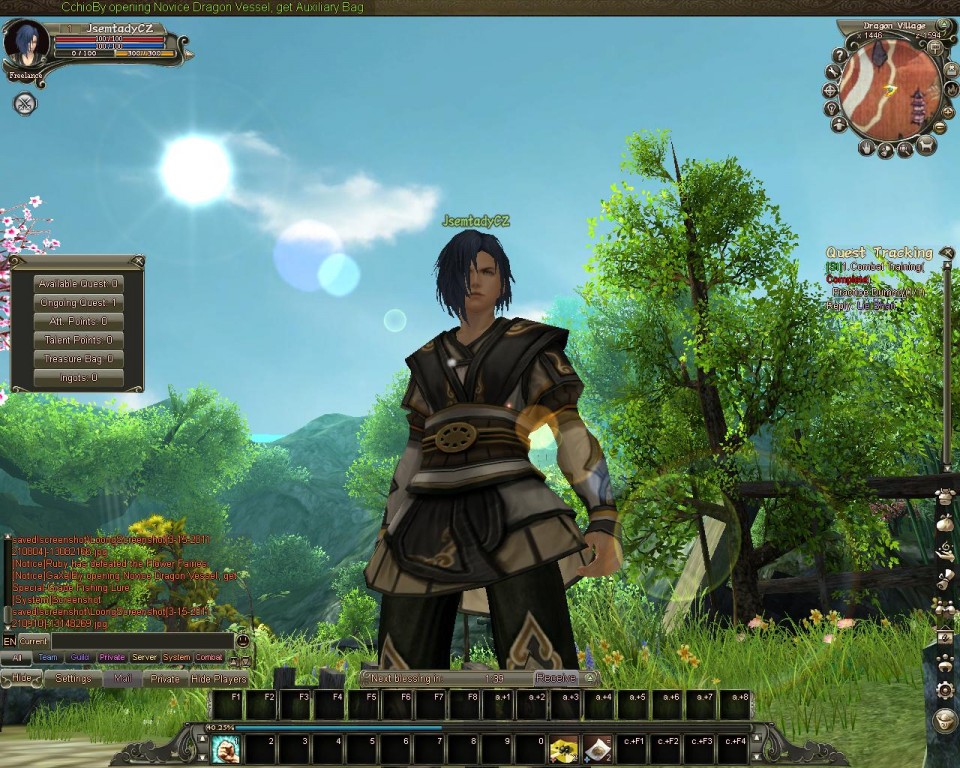
Task: Click the chat text input field
Action: coord(142,640)
